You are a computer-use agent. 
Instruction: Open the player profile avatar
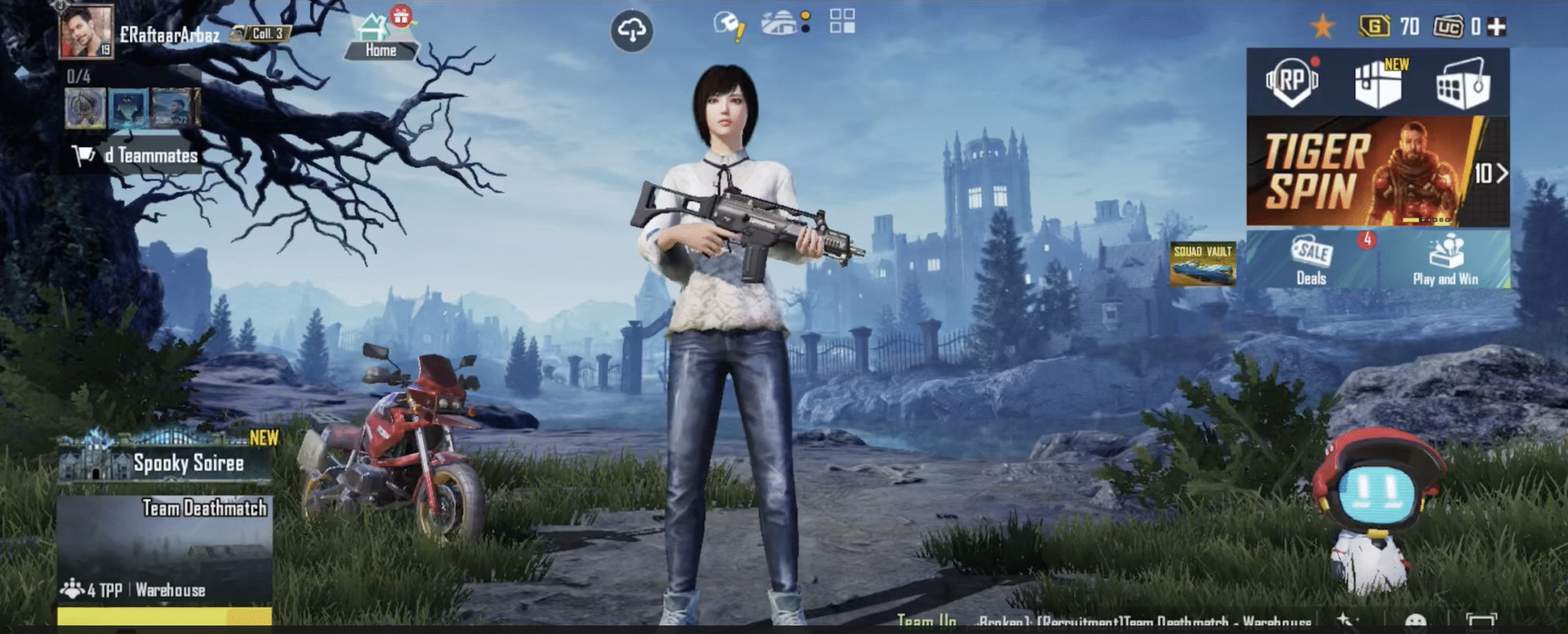(86, 32)
